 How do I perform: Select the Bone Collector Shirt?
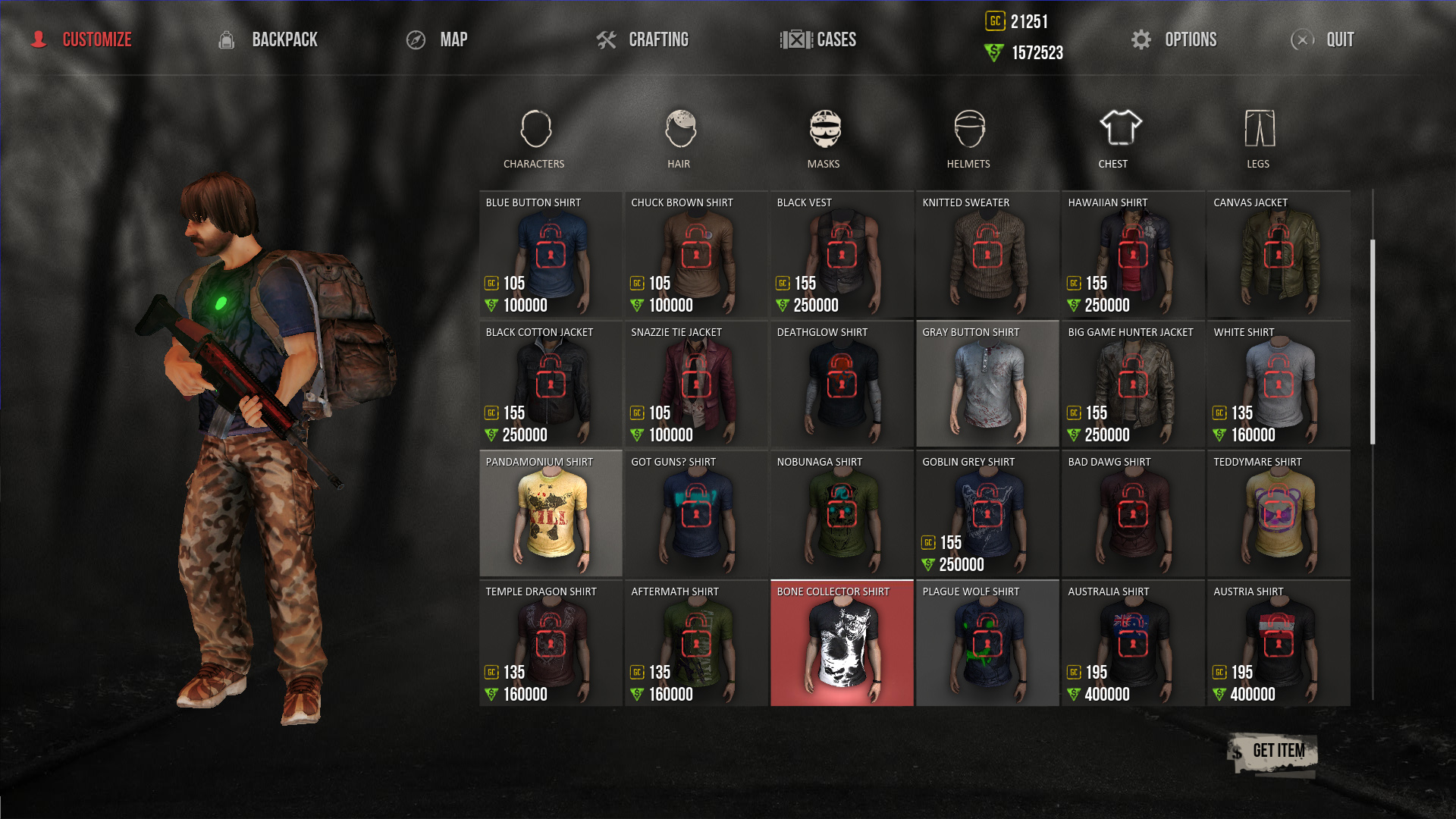tap(842, 643)
